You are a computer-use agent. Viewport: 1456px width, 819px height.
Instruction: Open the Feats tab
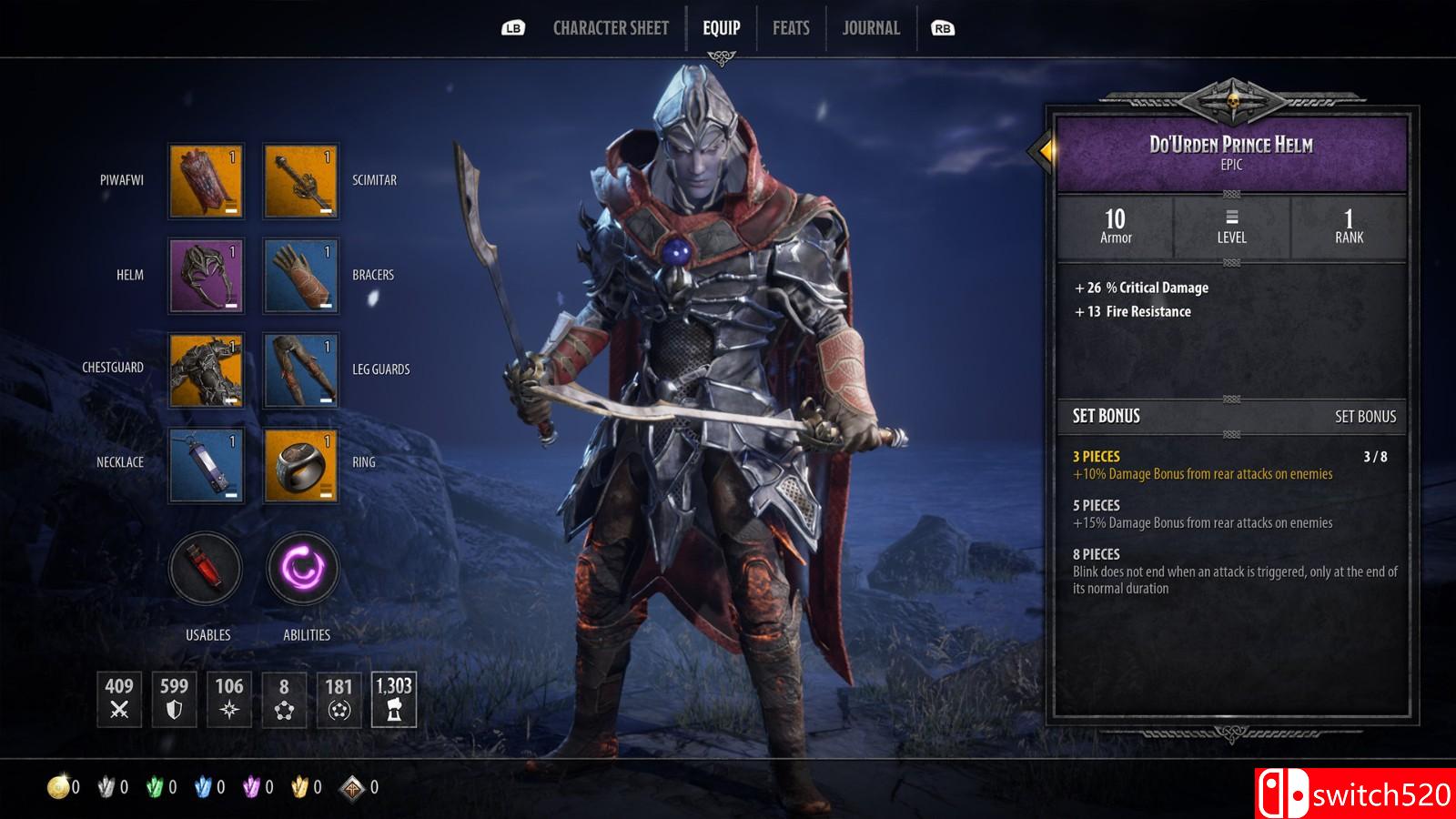(x=791, y=28)
